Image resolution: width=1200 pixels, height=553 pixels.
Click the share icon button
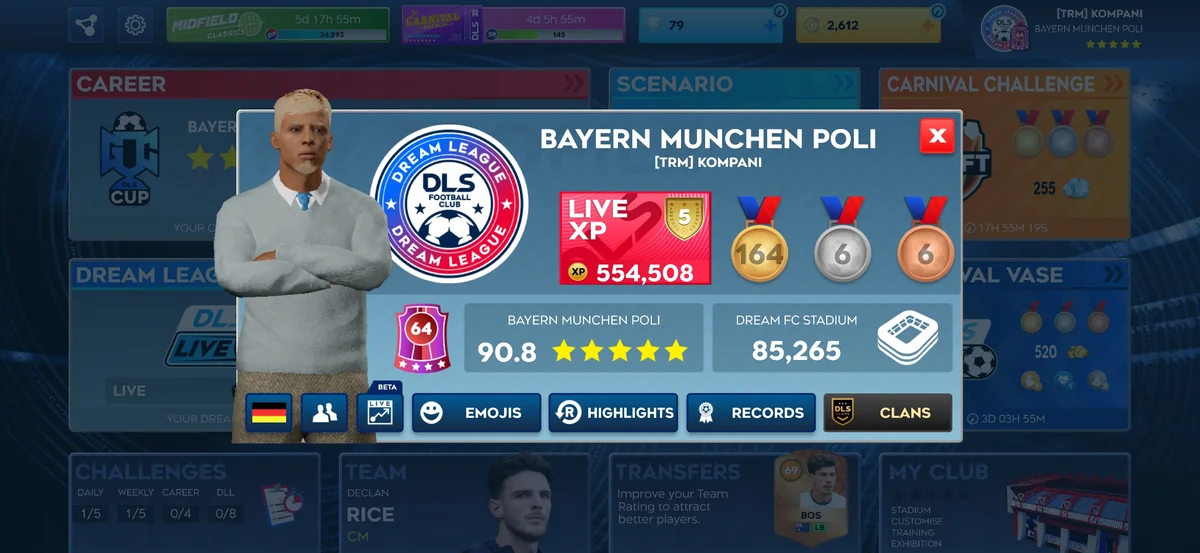tap(86, 25)
